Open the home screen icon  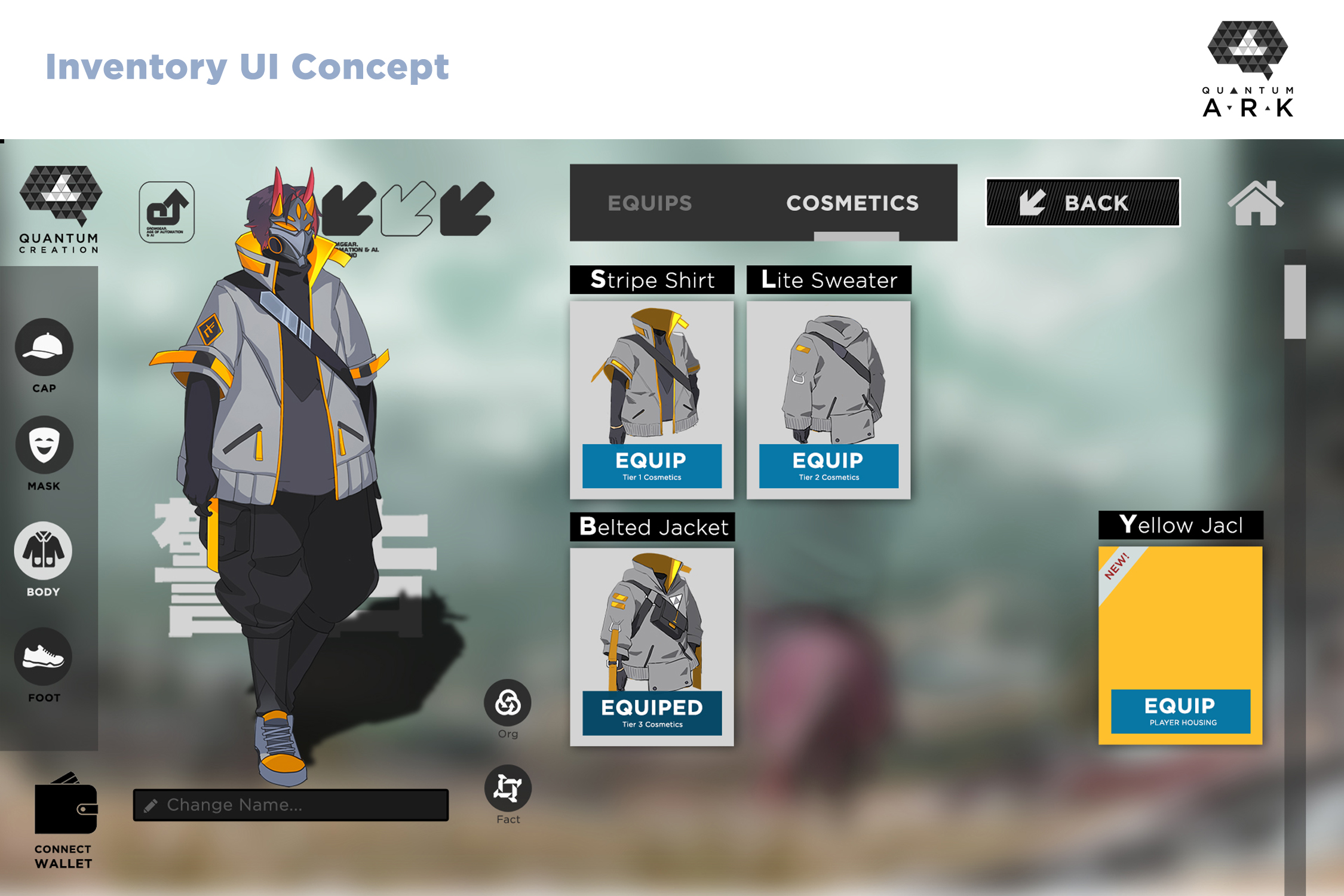tap(1255, 204)
